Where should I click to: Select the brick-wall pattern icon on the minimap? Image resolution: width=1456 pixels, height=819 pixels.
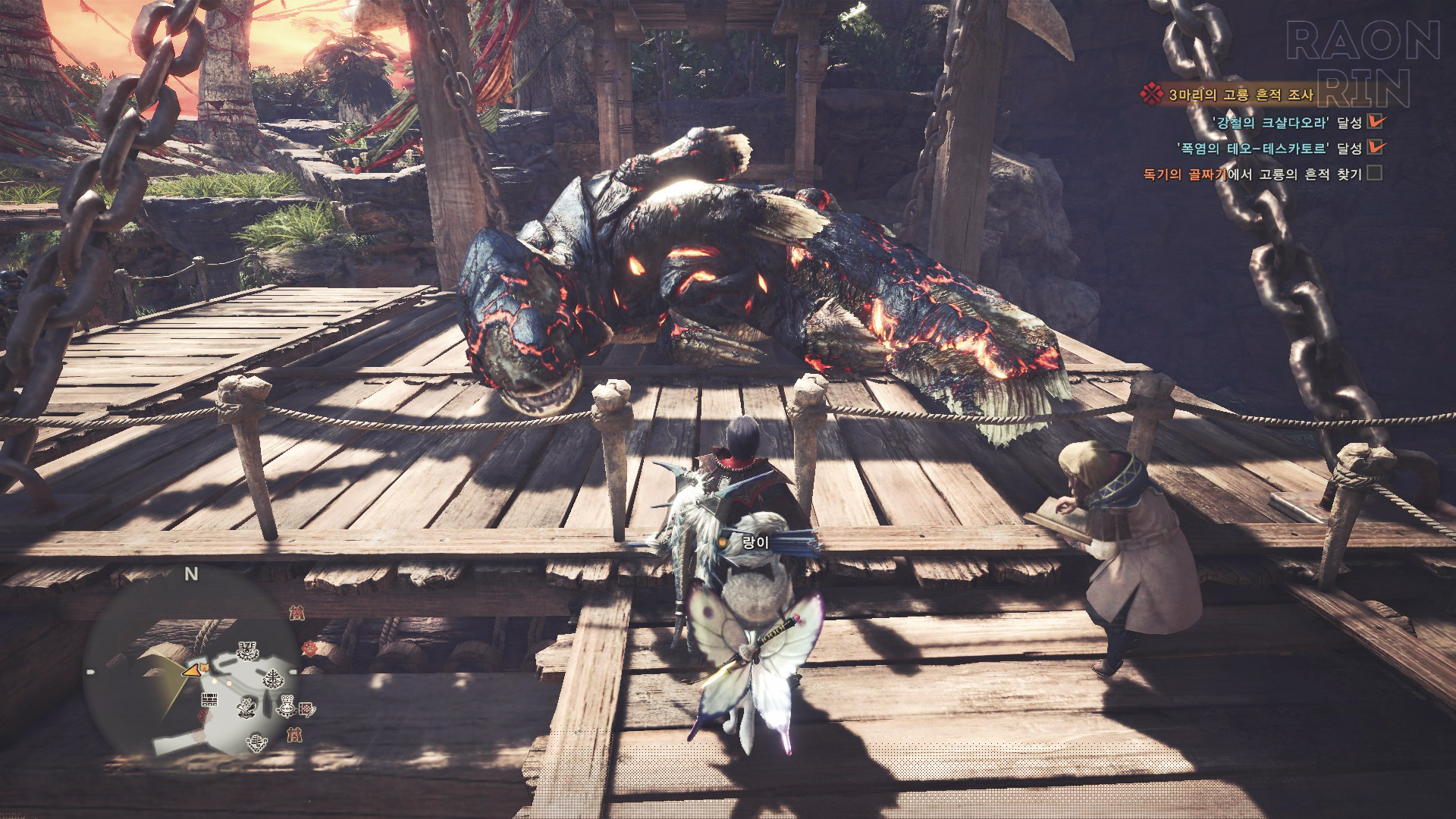point(209,698)
